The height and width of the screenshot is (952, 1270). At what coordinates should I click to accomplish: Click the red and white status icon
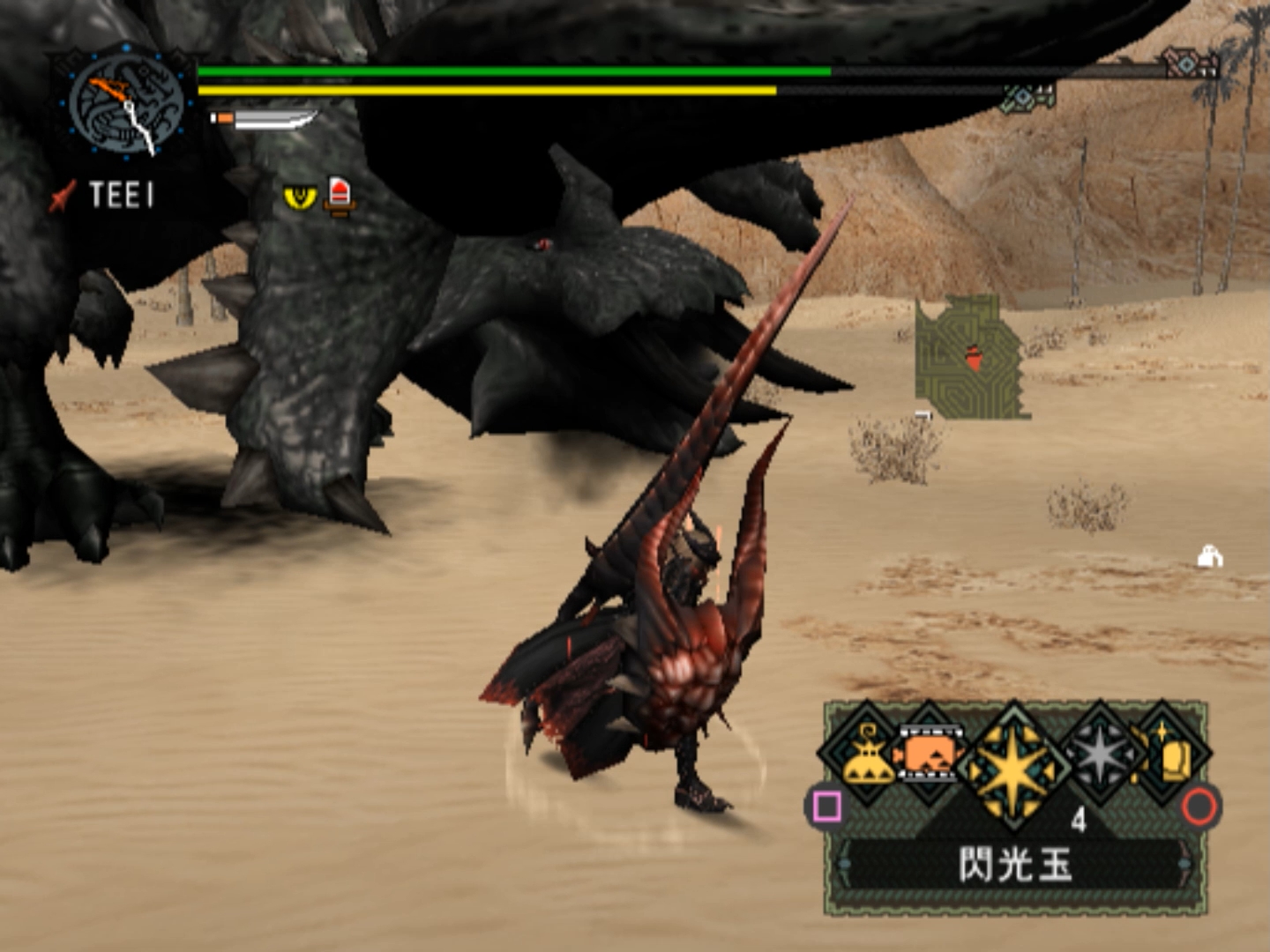pos(340,195)
